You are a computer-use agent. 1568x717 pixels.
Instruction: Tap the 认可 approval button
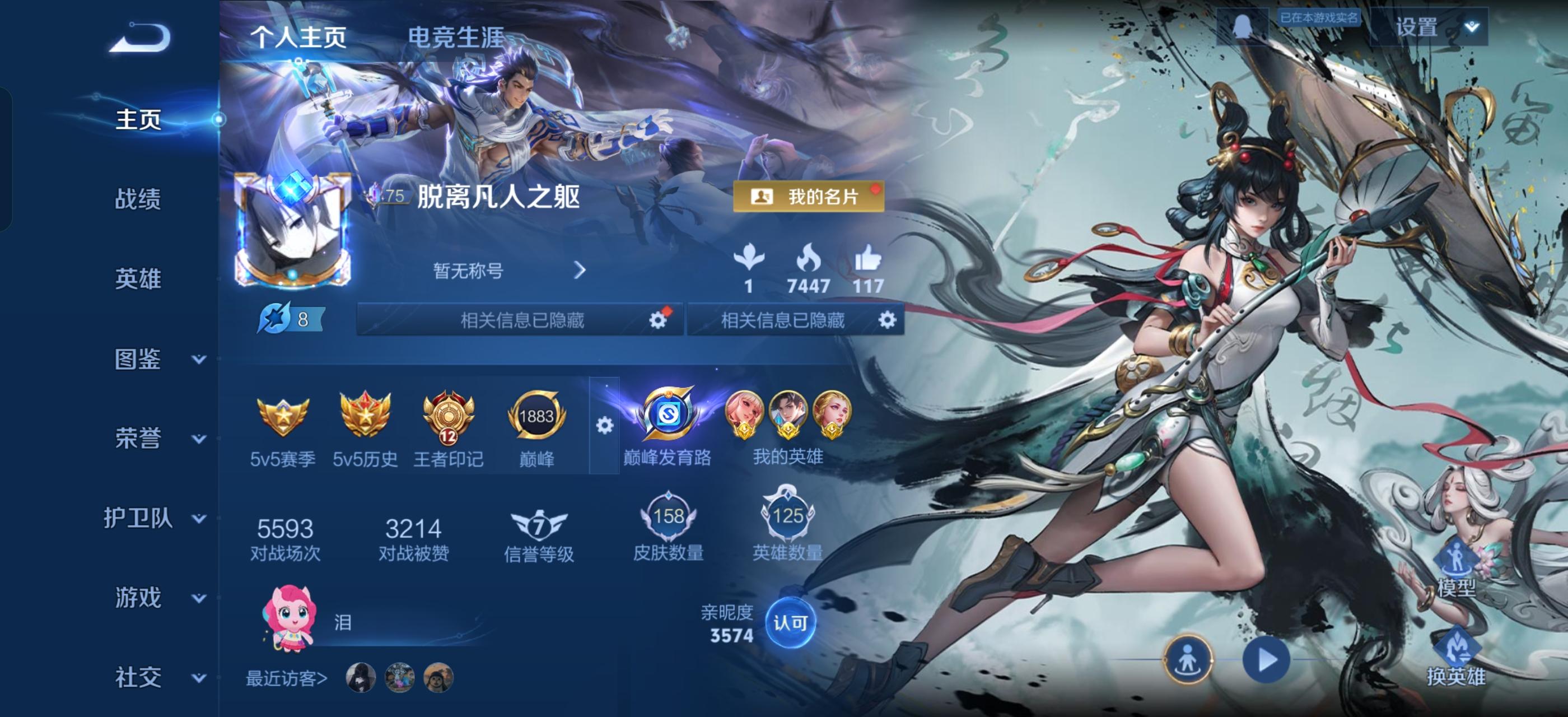(790, 623)
